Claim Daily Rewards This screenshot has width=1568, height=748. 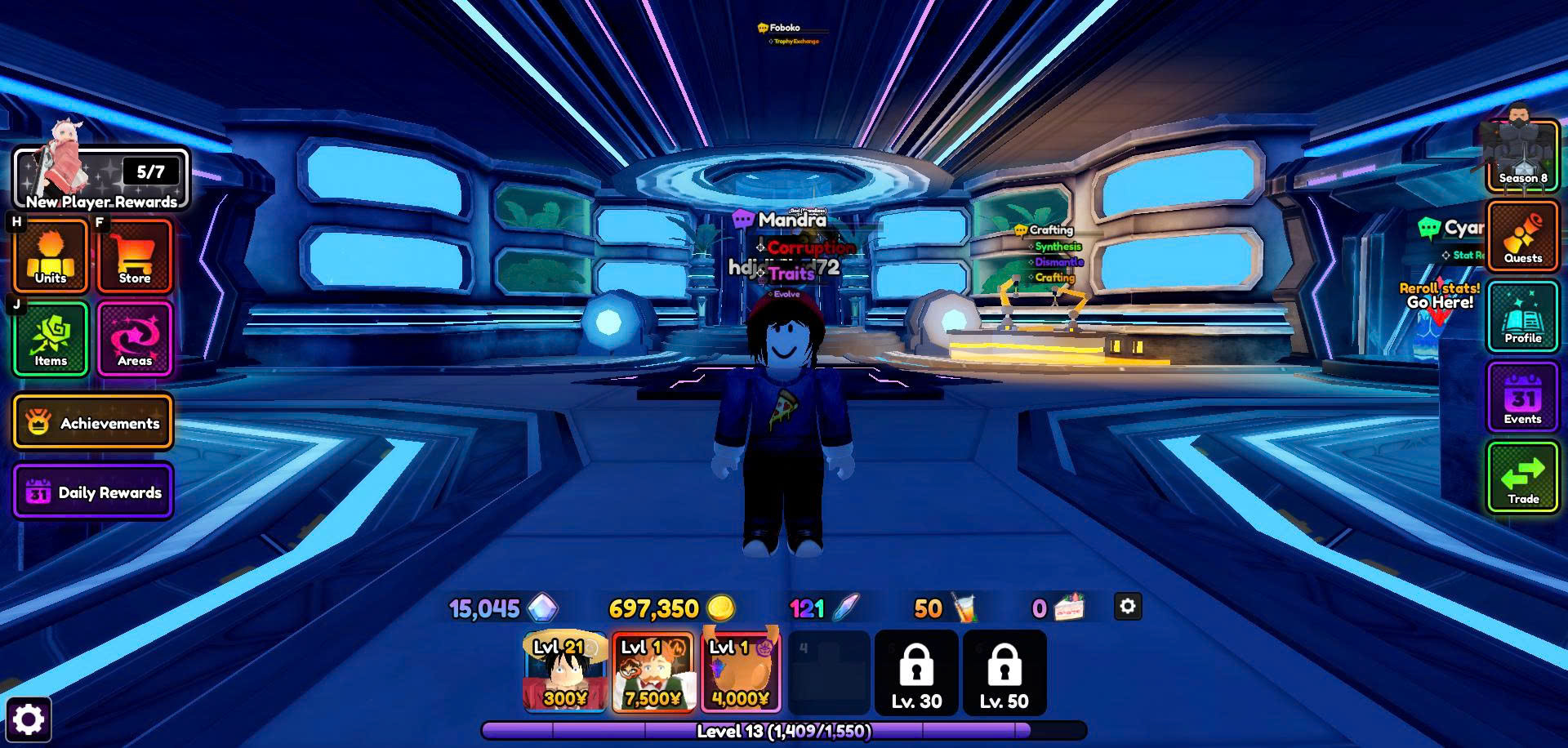pyautogui.click(x=93, y=492)
